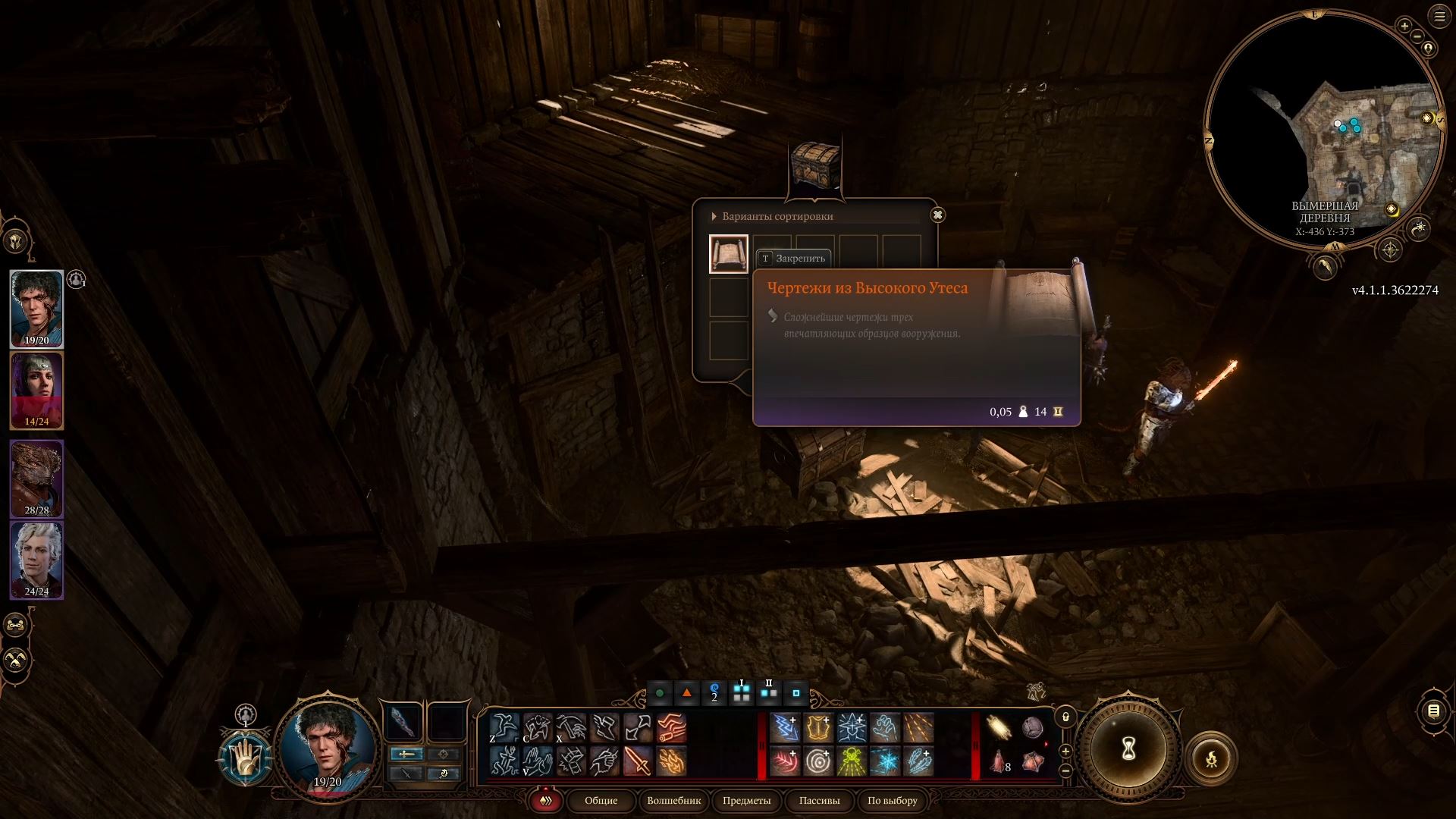This screenshot has width=1456, height=819.
Task: Show the Пассивы hotbar tab
Action: pos(819,801)
